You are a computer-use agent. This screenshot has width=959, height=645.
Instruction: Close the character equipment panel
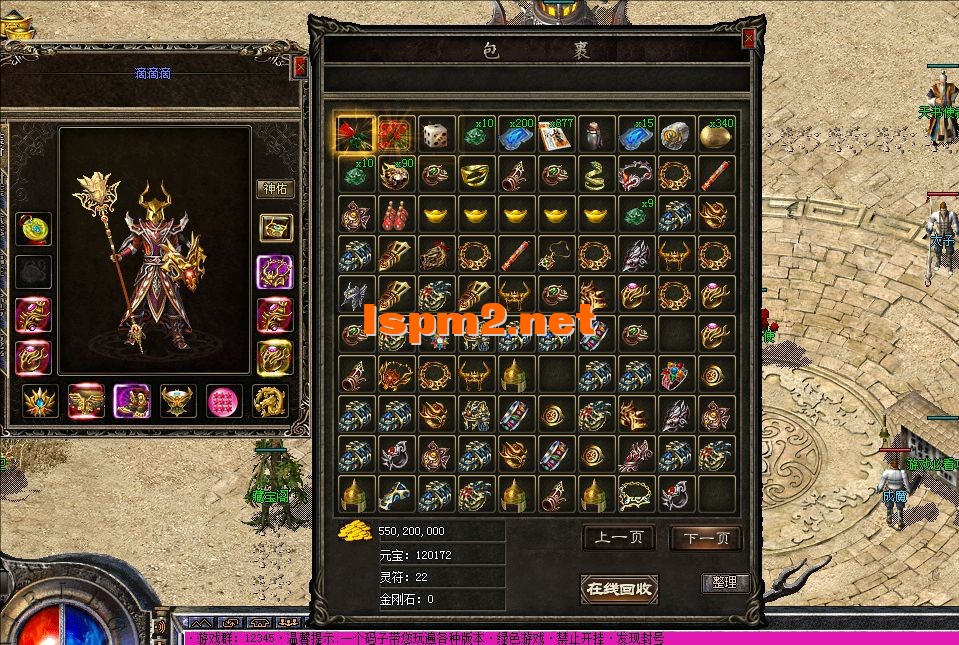pyautogui.click(x=300, y=67)
